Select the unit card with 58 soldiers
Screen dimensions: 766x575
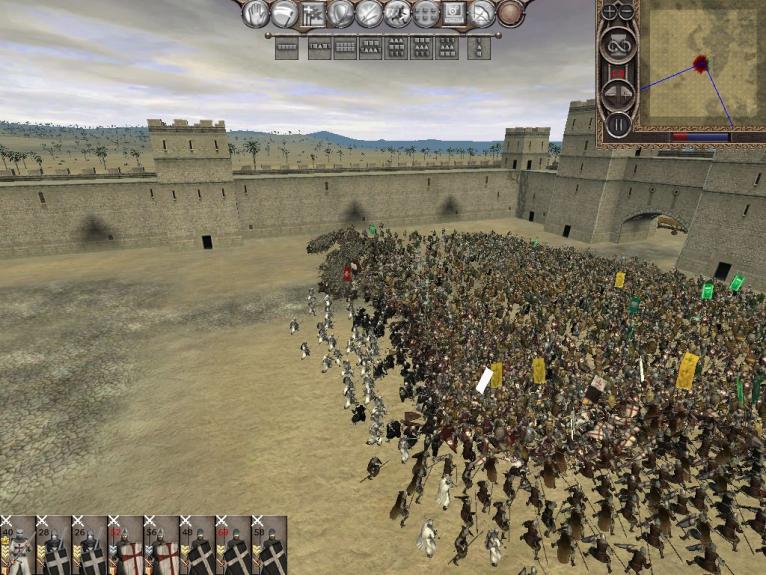click(270, 546)
